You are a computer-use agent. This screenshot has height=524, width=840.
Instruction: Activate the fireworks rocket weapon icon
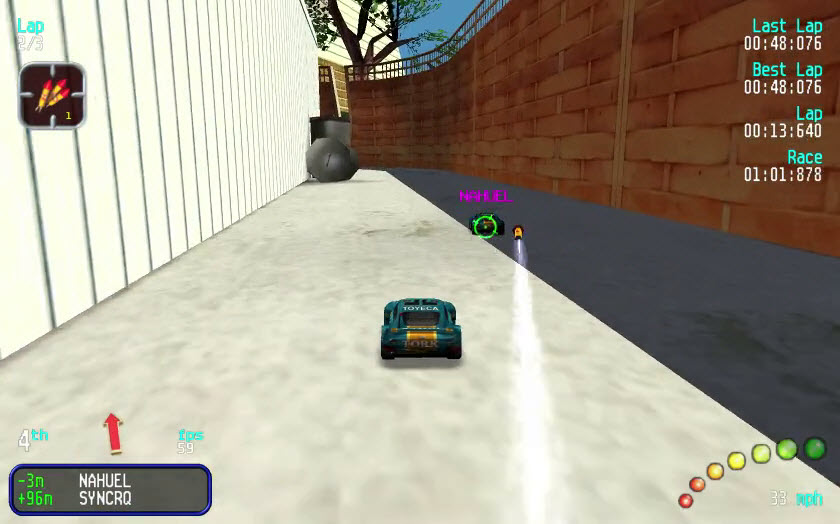pyautogui.click(x=51, y=95)
